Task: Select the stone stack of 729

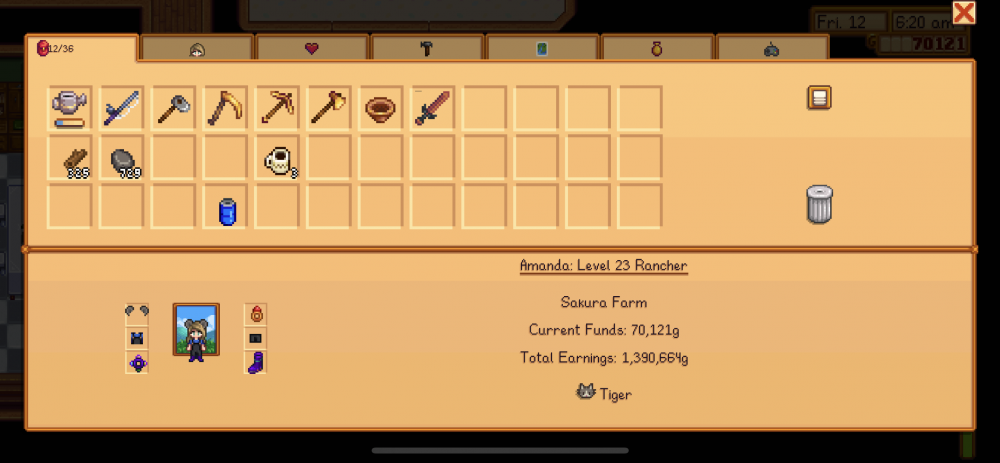Action: (x=122, y=159)
